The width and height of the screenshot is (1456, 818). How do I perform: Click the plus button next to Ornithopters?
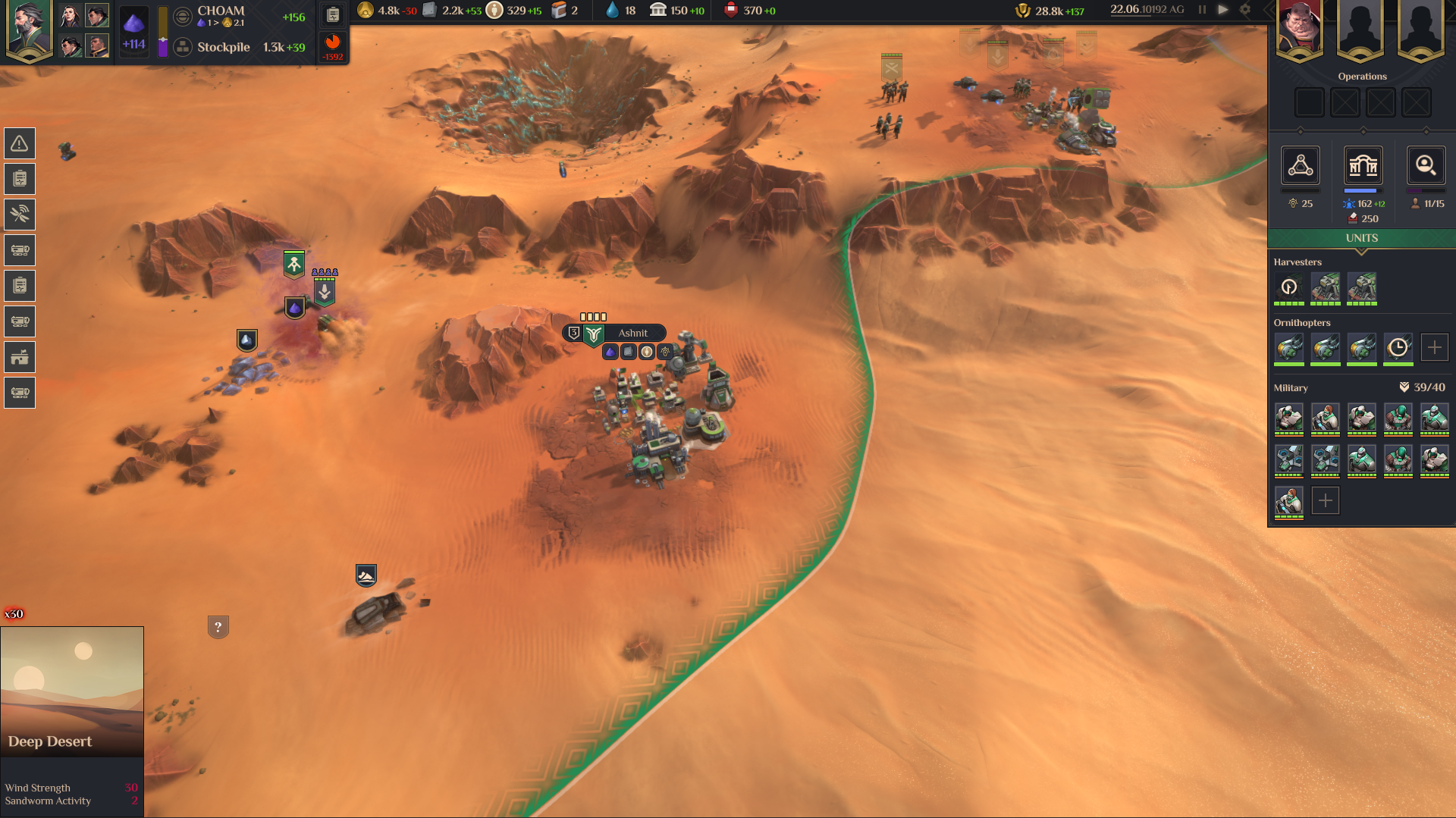(1435, 346)
